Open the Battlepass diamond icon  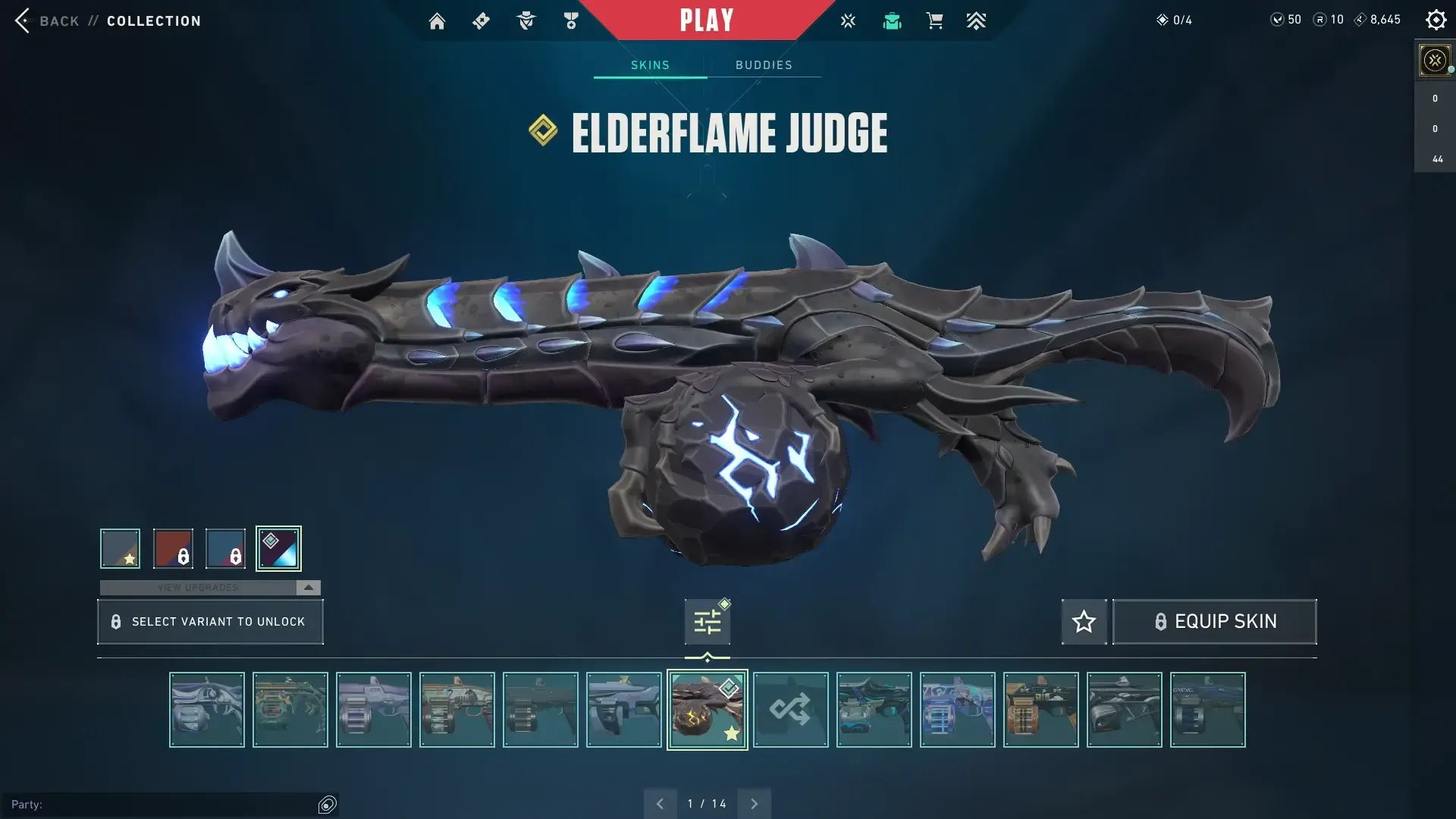click(x=481, y=20)
